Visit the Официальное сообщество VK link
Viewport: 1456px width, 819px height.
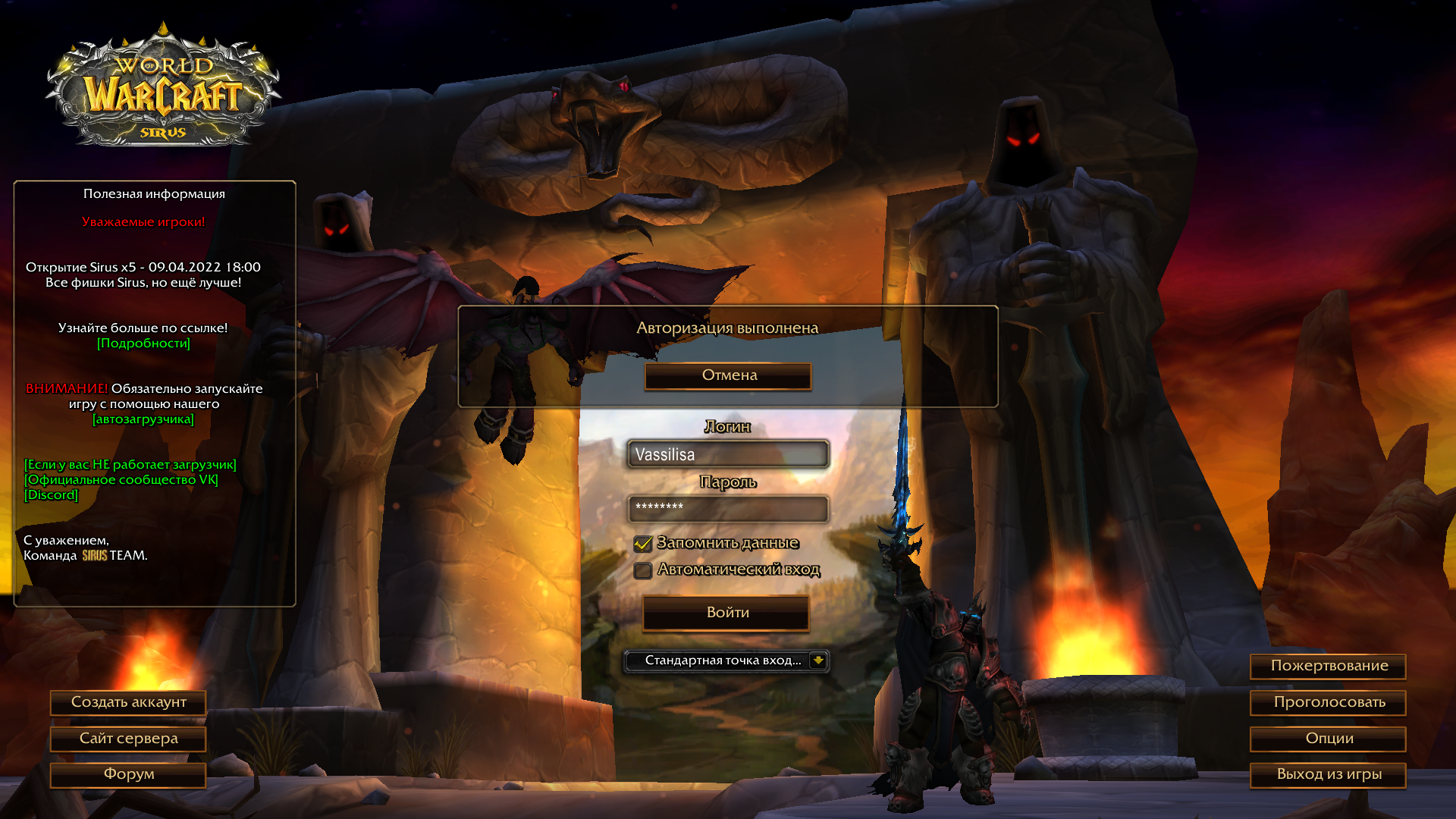(x=121, y=480)
